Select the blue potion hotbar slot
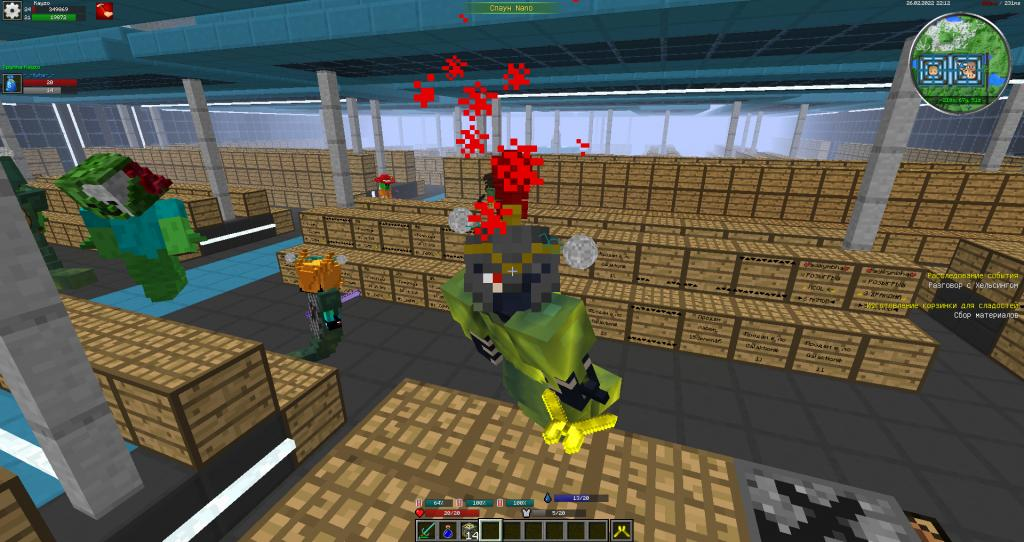This screenshot has width=1024, height=542. (448, 531)
